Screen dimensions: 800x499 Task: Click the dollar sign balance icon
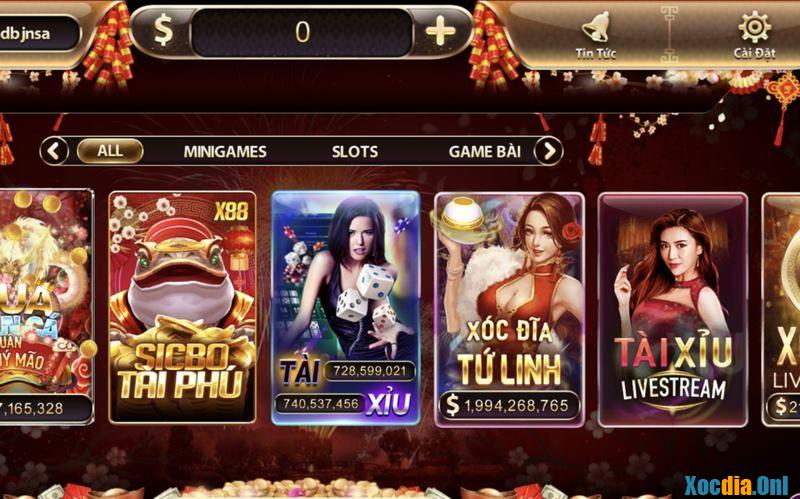pyautogui.click(x=162, y=32)
